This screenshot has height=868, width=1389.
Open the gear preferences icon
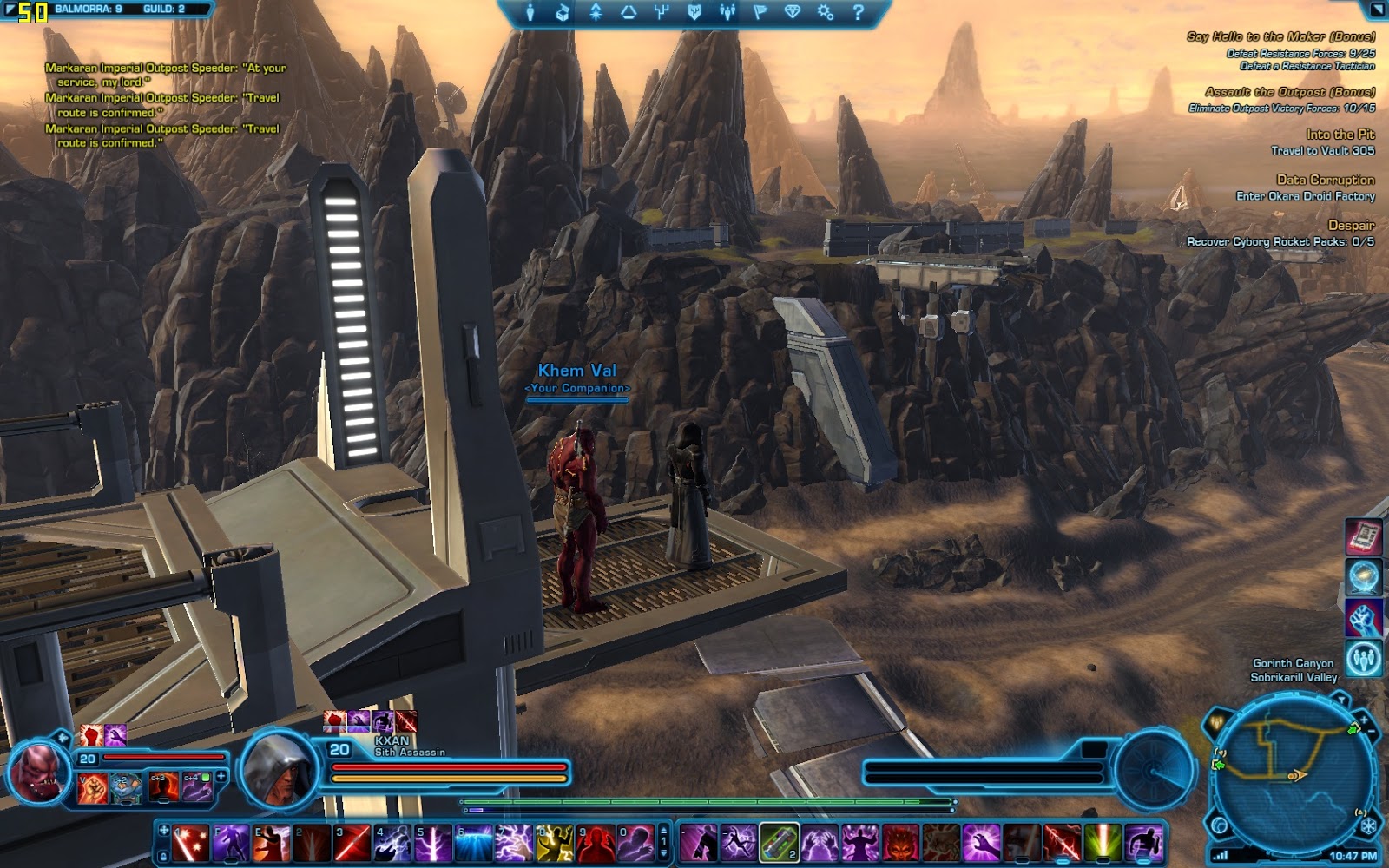click(x=826, y=12)
